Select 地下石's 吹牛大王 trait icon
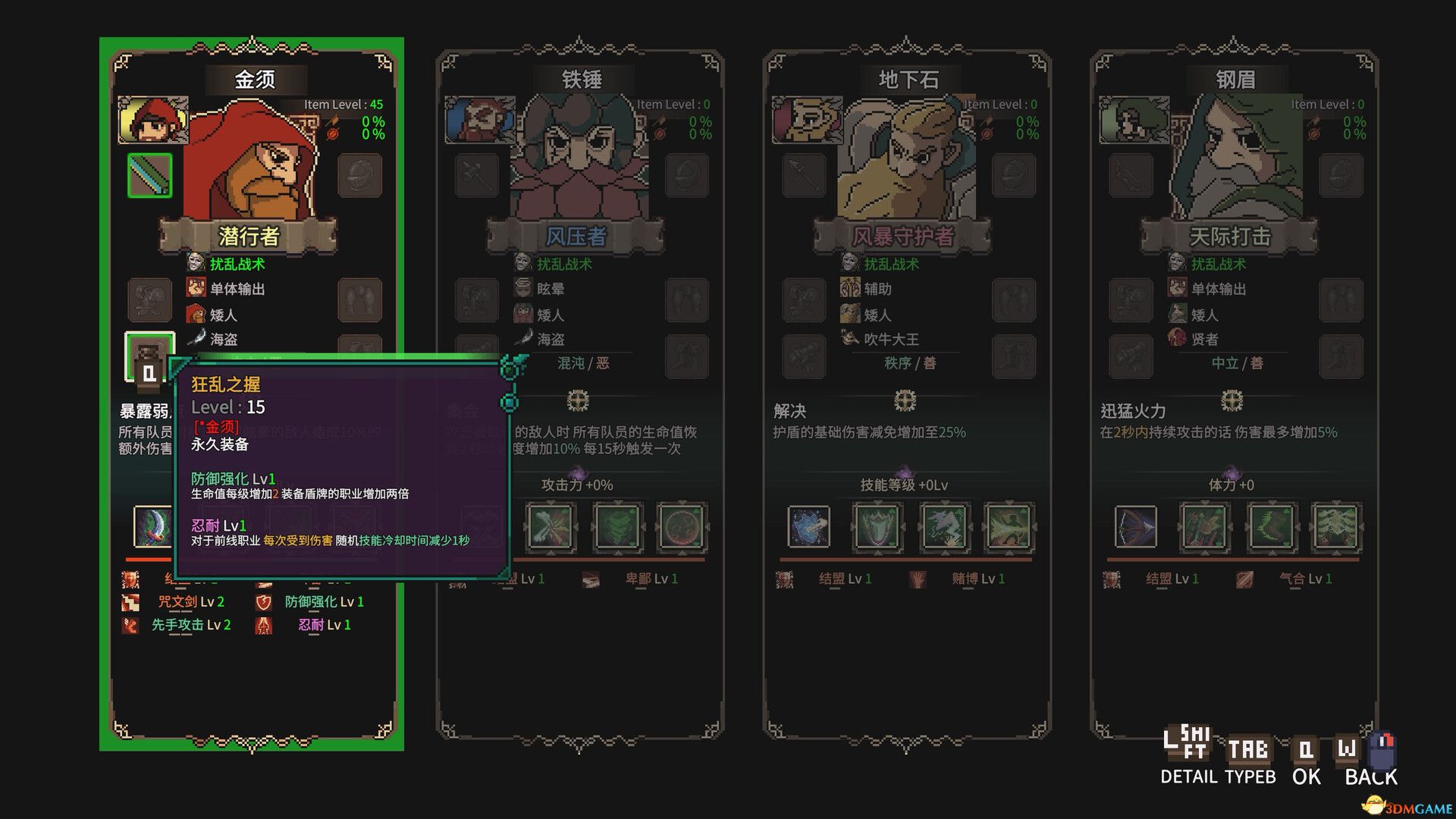Image resolution: width=1456 pixels, height=819 pixels. pyautogui.click(x=848, y=340)
